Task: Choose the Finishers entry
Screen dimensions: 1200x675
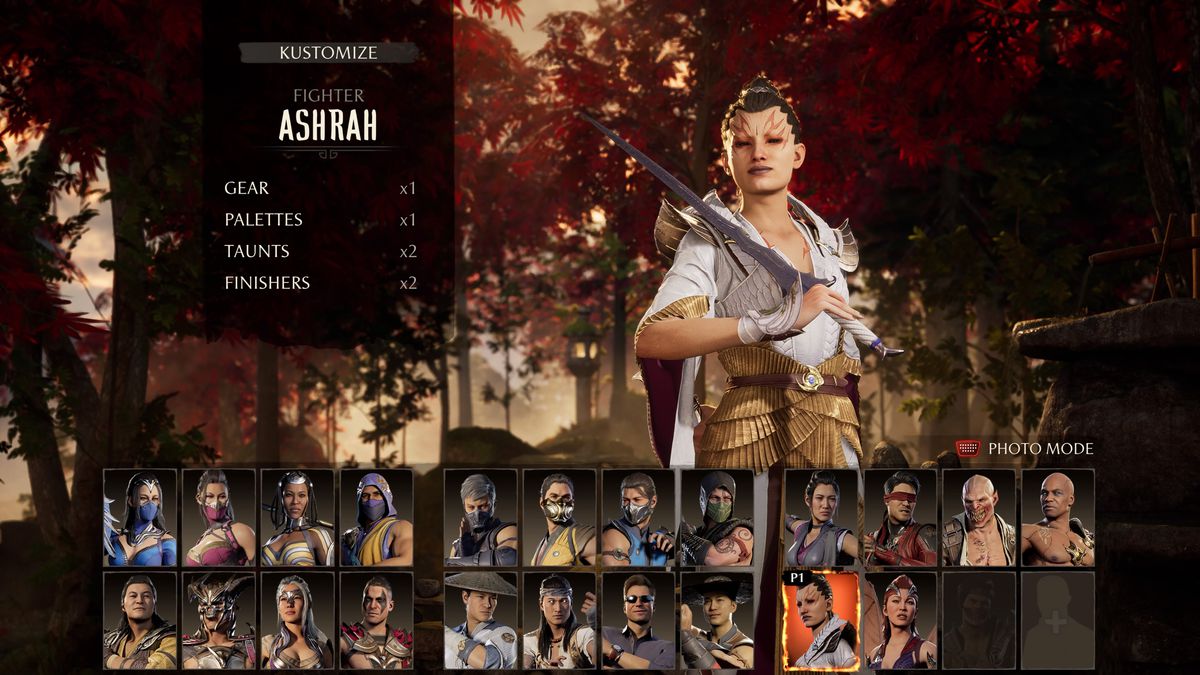Action: point(267,283)
